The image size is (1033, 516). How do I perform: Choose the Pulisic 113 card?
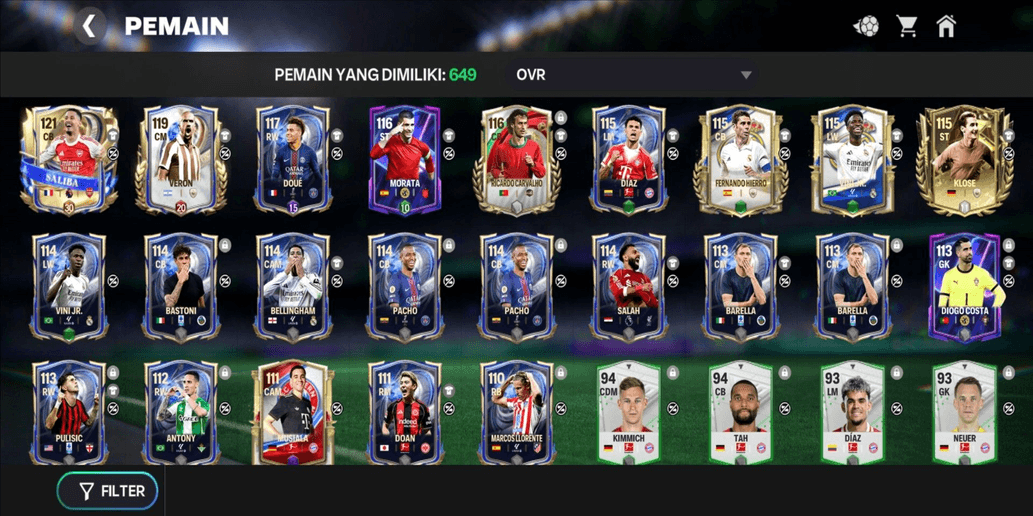69,413
